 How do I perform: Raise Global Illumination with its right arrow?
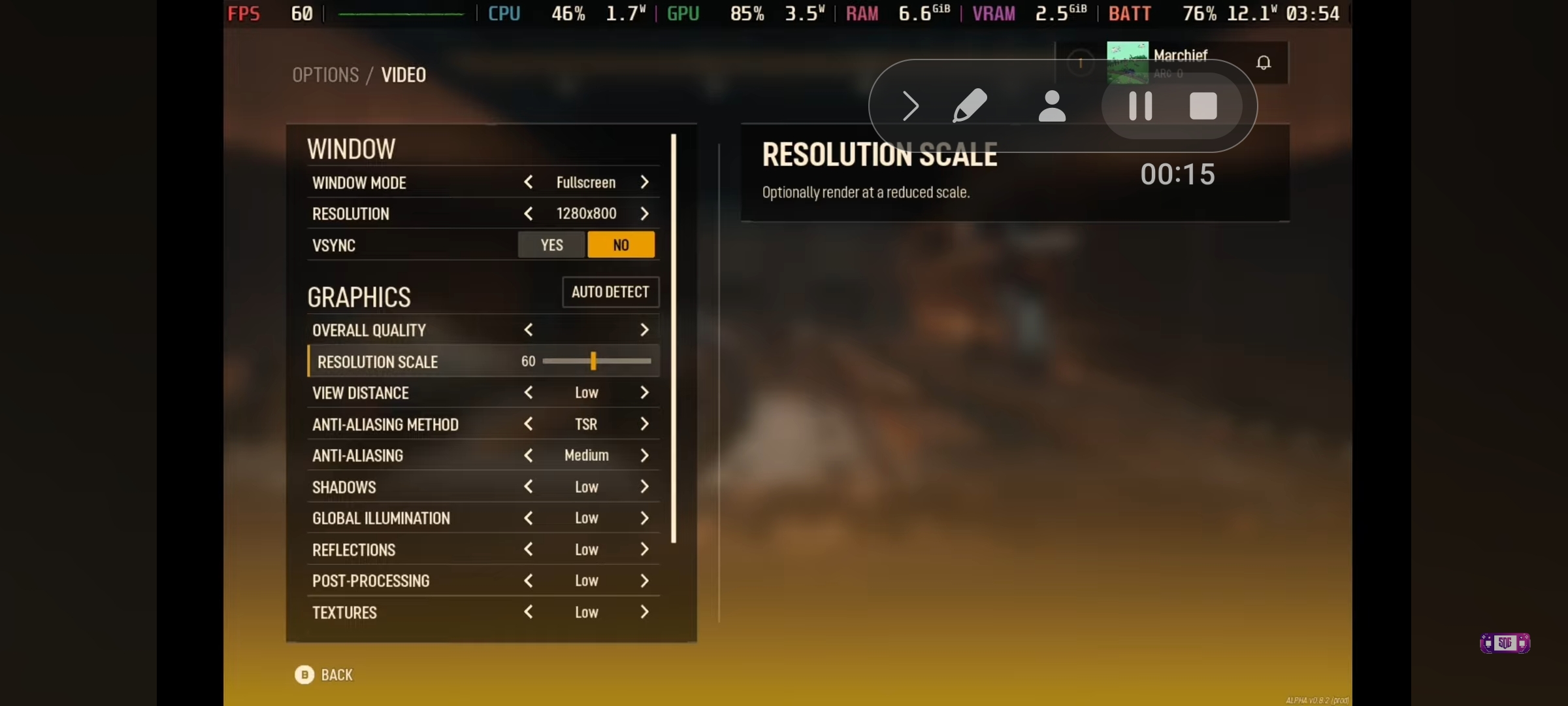pyautogui.click(x=644, y=518)
